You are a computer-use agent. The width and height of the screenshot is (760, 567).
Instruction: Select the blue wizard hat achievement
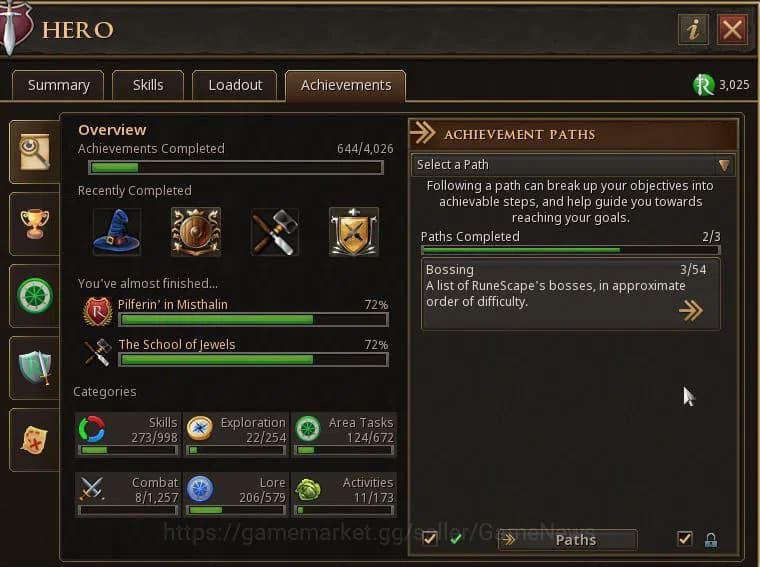pos(117,232)
